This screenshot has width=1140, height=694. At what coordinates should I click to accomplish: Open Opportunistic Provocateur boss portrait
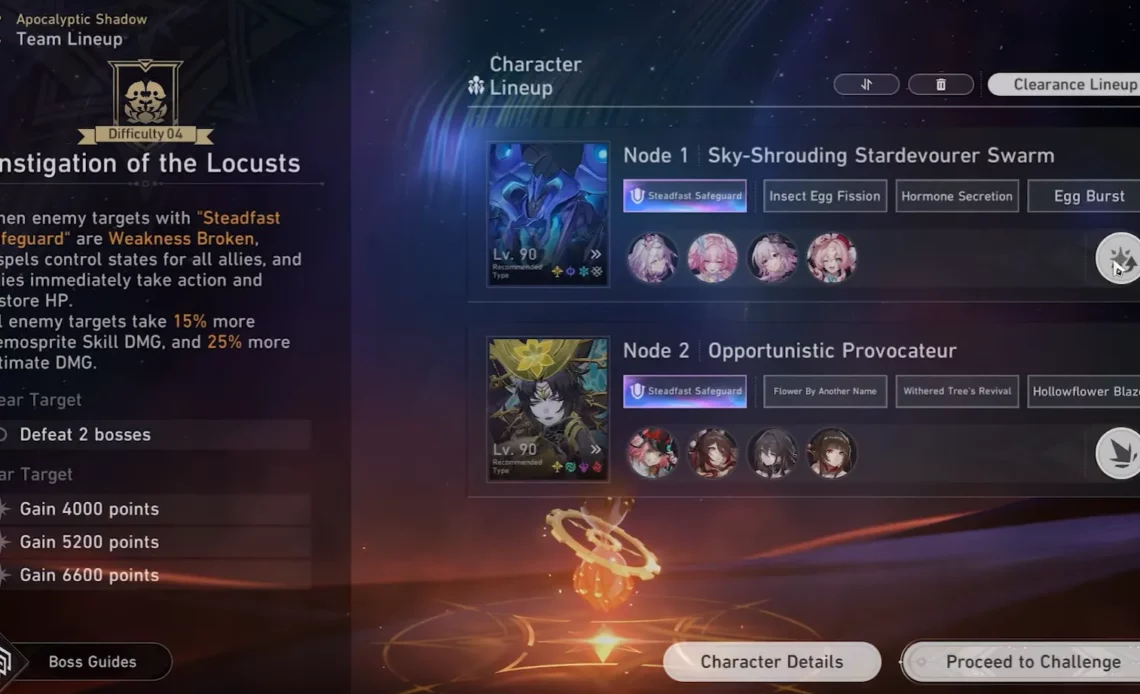click(x=548, y=409)
